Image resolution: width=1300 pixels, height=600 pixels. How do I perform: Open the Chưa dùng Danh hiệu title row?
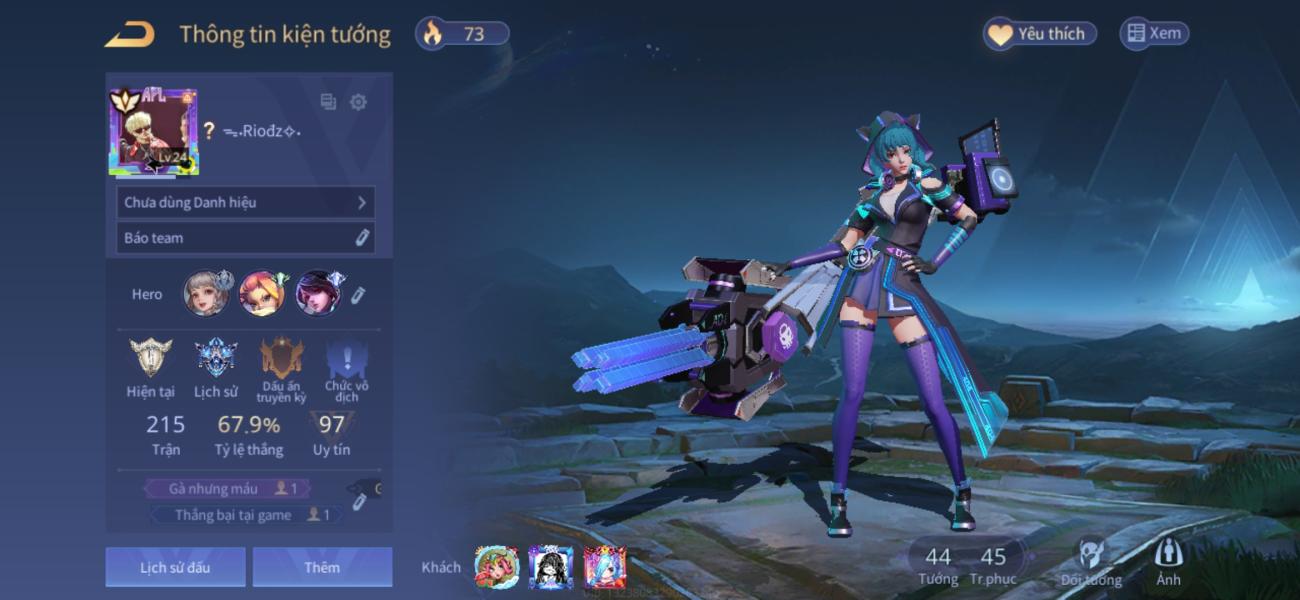(x=245, y=202)
